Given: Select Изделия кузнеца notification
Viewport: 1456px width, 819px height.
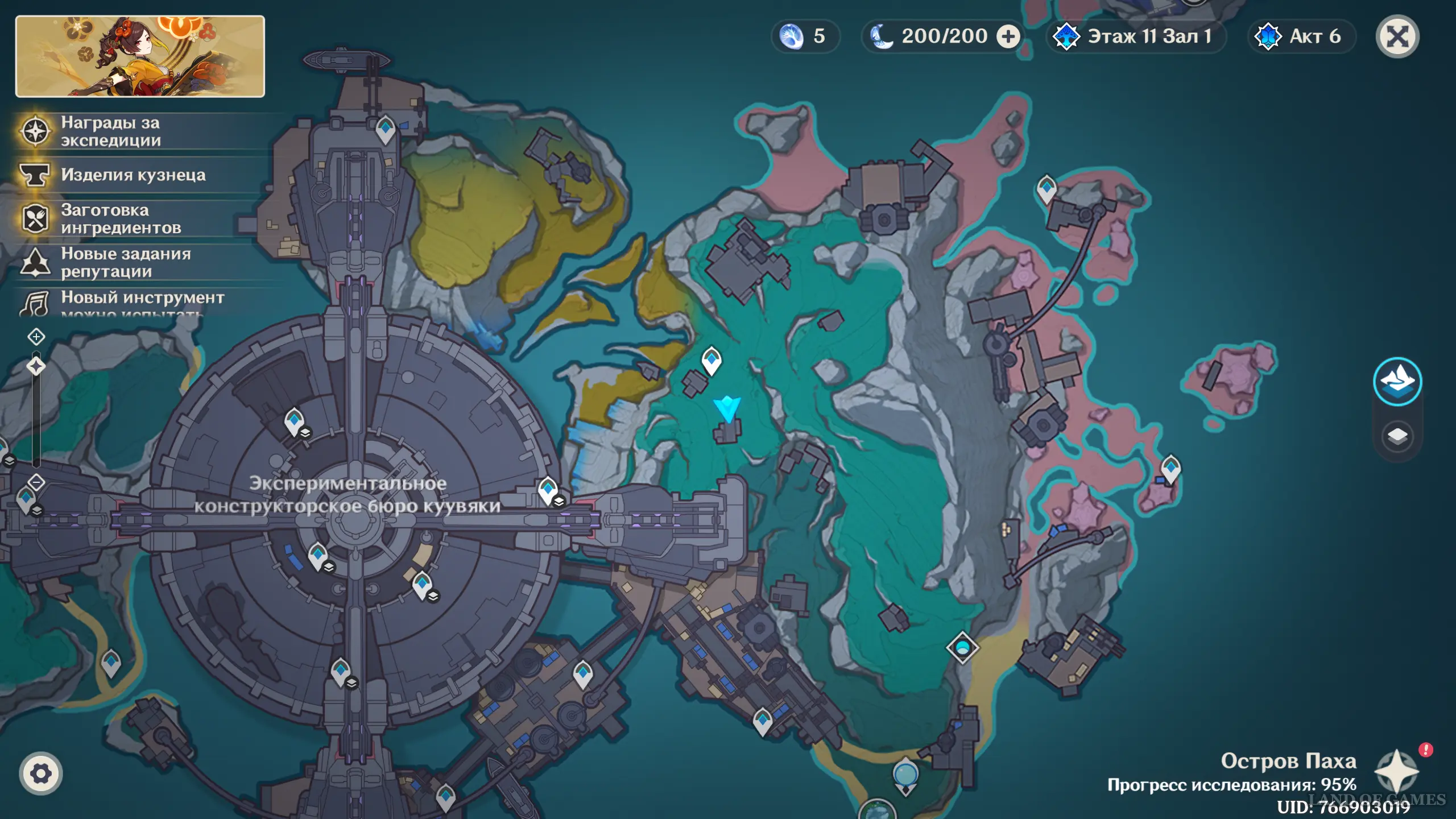Looking at the screenshot, I should pyautogui.click(x=133, y=175).
